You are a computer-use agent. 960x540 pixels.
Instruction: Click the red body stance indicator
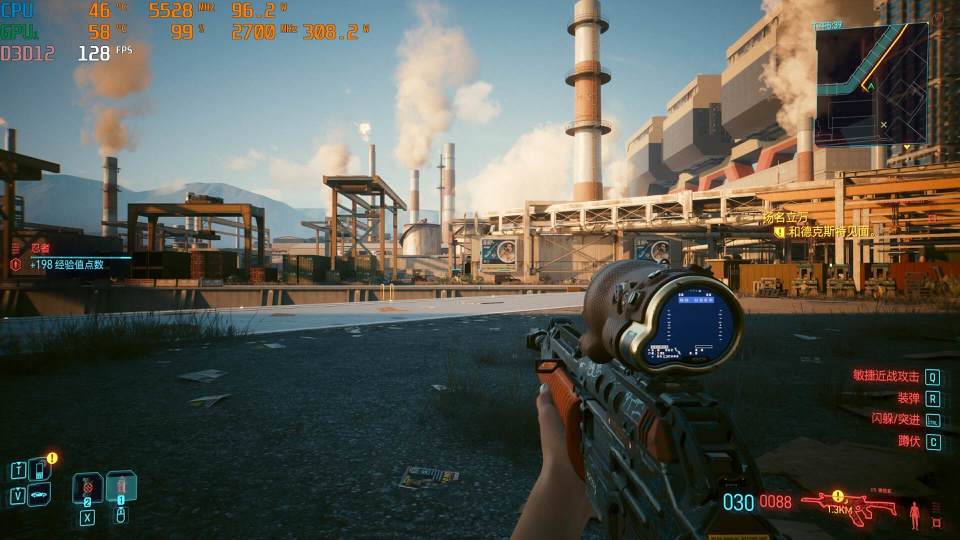913,516
